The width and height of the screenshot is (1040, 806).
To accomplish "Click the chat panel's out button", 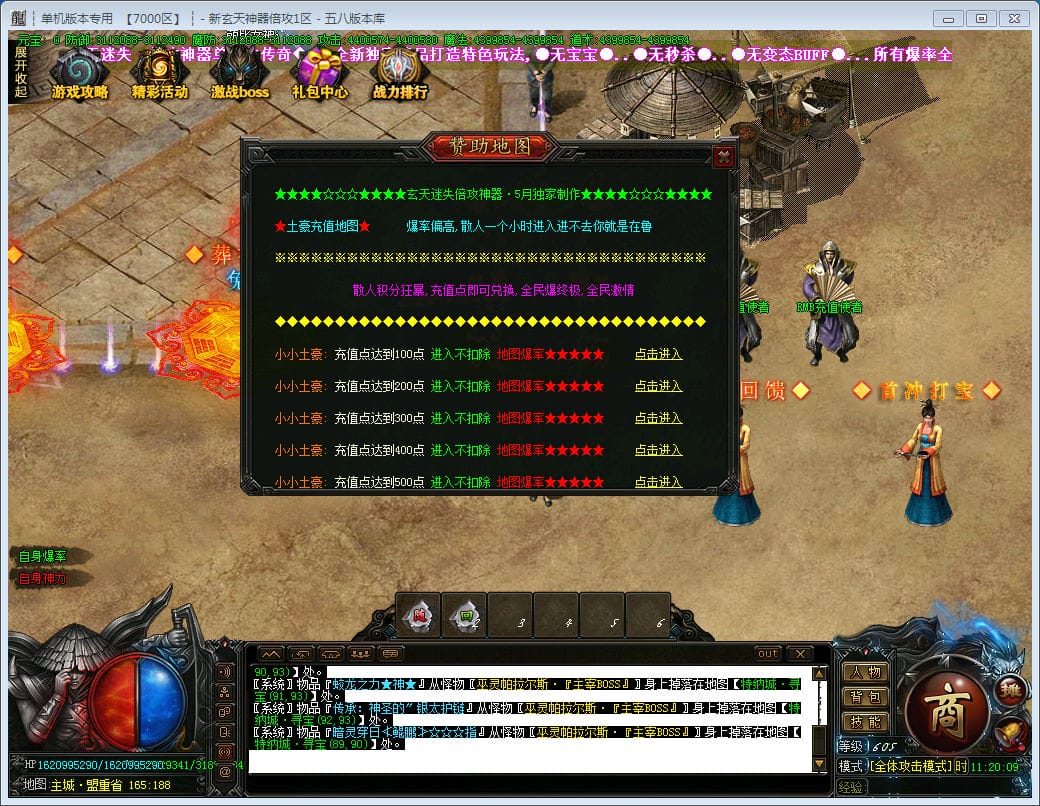I will [768, 654].
